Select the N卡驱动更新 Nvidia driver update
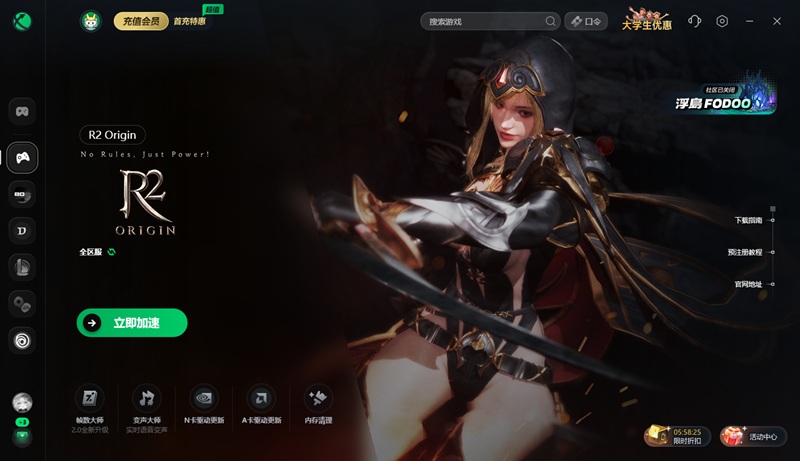 [x=204, y=404]
